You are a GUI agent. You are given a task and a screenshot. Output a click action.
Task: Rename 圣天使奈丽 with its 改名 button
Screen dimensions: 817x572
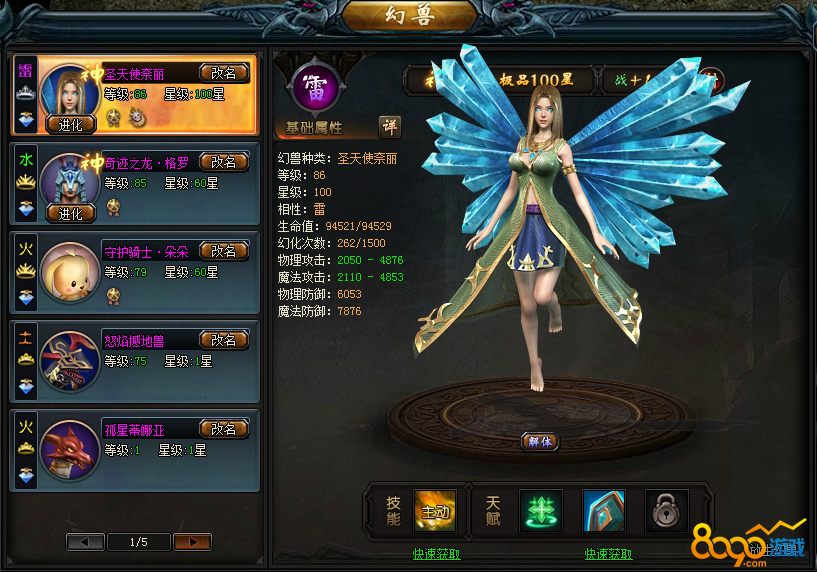click(224, 73)
